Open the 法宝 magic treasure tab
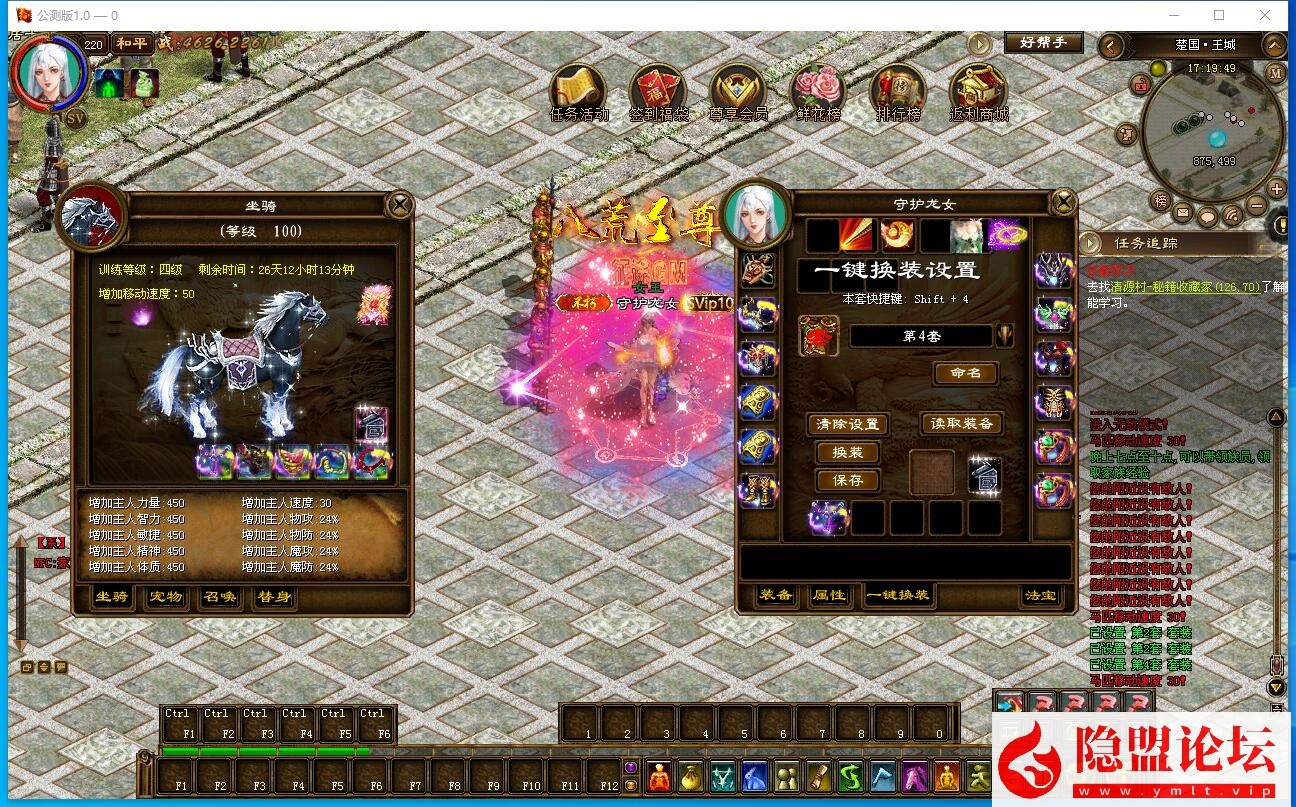 [x=1040, y=595]
